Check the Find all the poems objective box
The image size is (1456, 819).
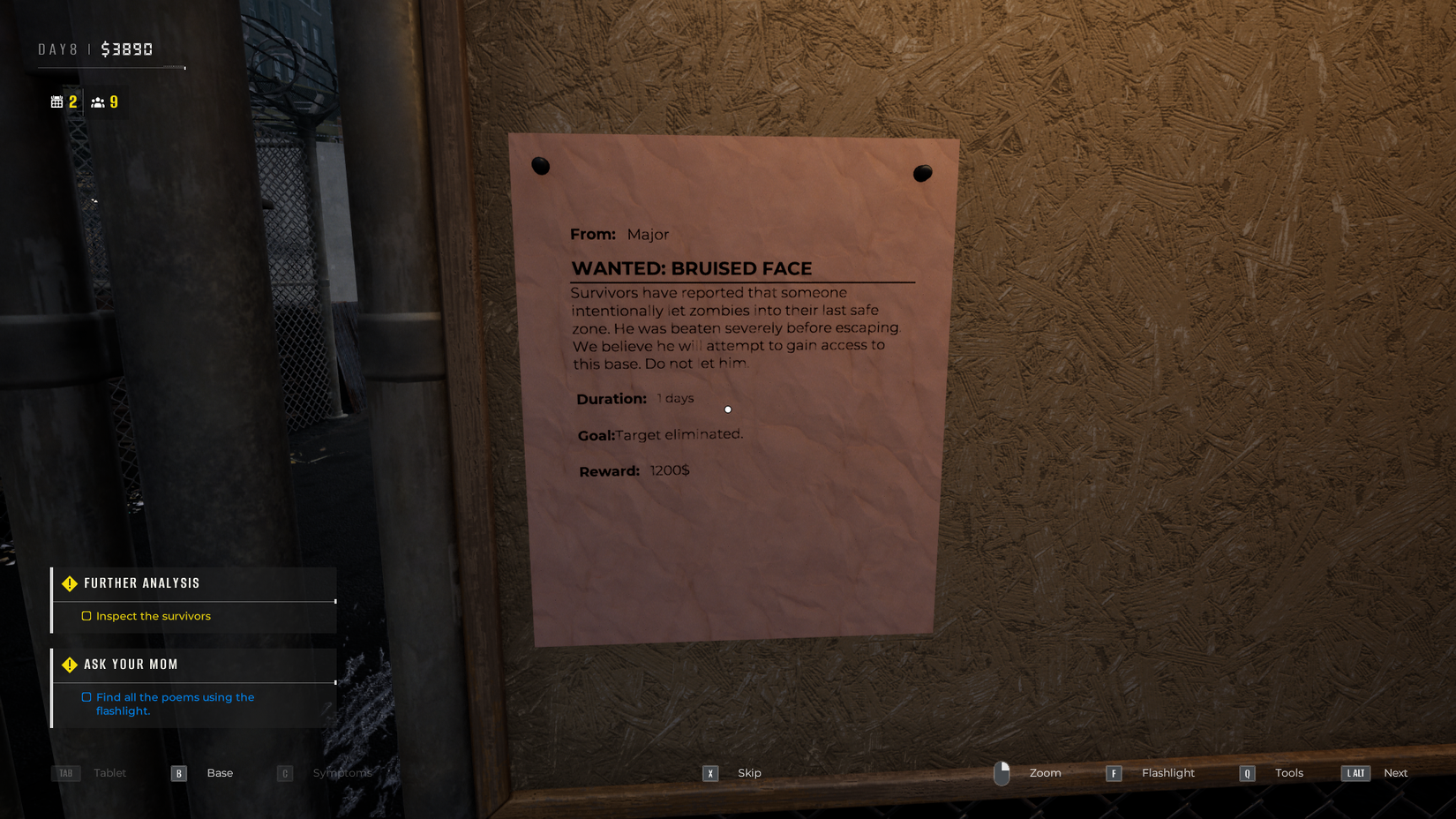tap(86, 696)
